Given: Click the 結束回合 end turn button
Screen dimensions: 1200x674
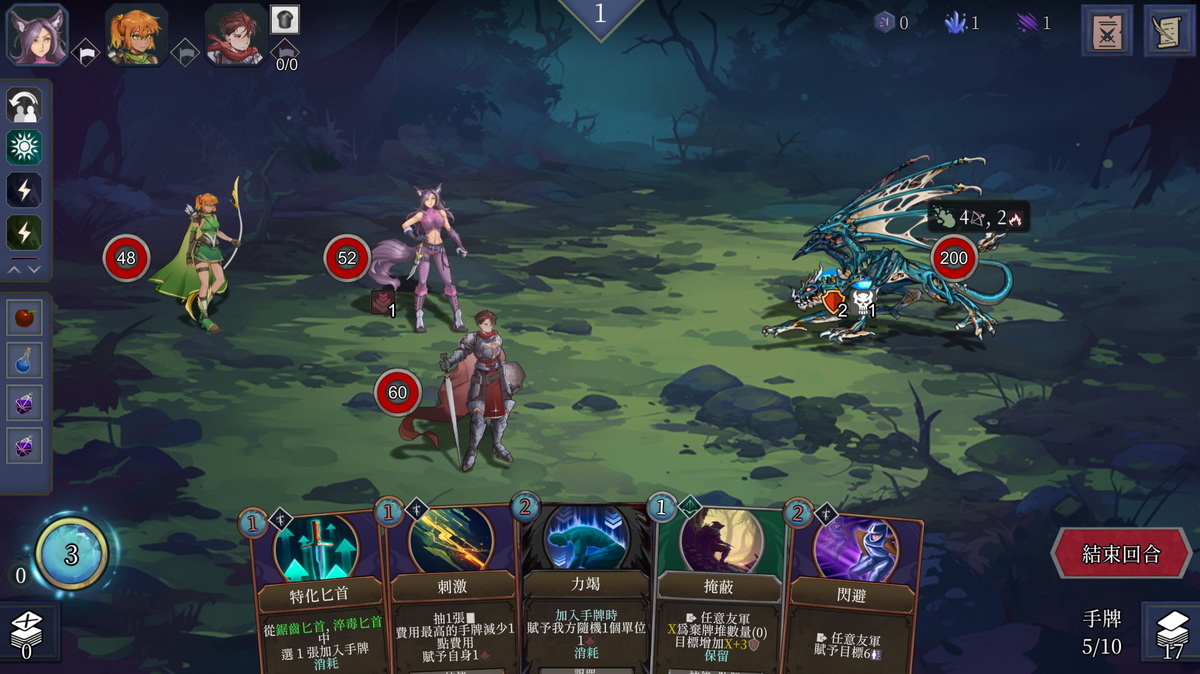Looking at the screenshot, I should click(x=1121, y=554).
